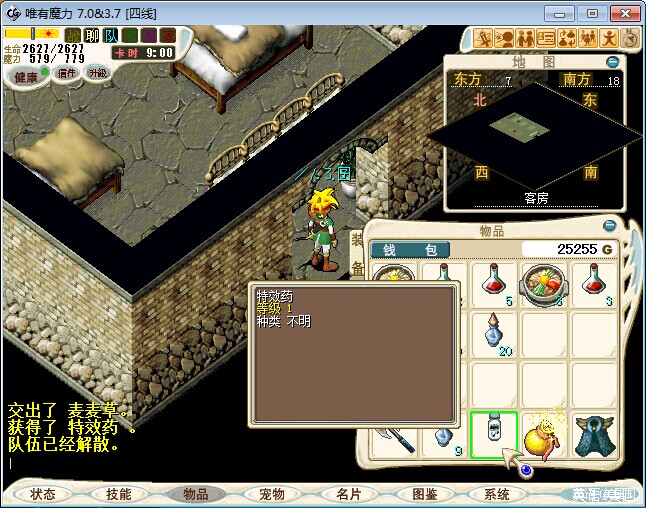This screenshot has width=646, height=508.
Task: Open the 宠物 pet menu
Action: pyautogui.click(x=272, y=494)
